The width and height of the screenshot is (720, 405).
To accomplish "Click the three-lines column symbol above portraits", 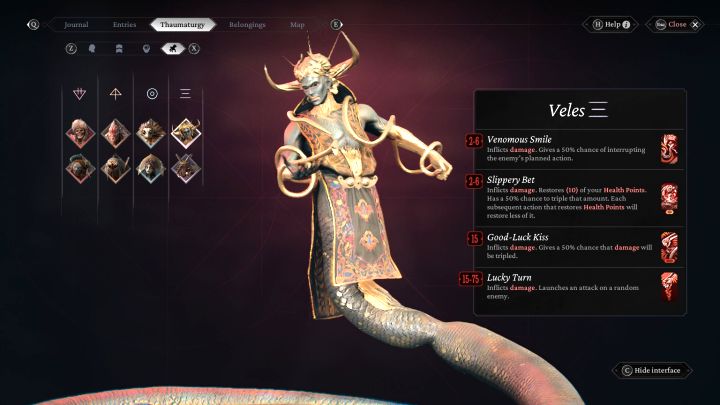I will (x=186, y=94).
